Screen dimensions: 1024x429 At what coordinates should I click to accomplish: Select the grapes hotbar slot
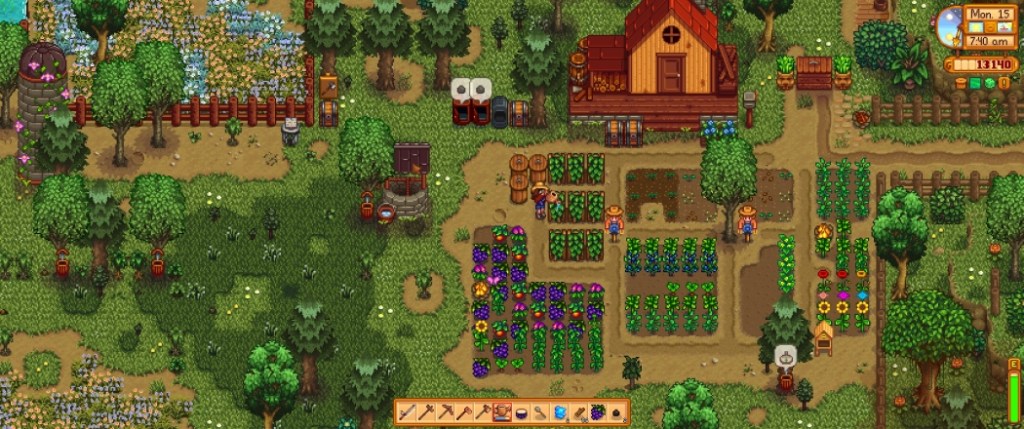click(598, 412)
